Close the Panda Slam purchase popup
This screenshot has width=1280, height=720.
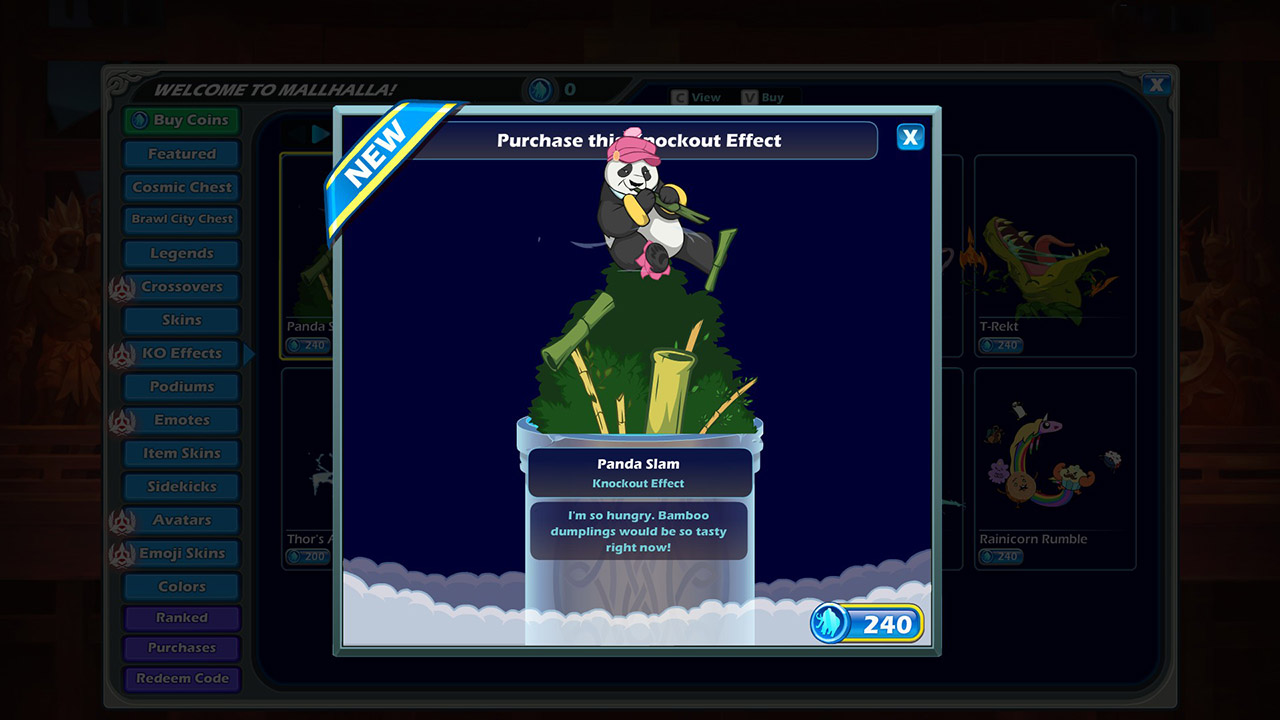pyautogui.click(x=910, y=137)
